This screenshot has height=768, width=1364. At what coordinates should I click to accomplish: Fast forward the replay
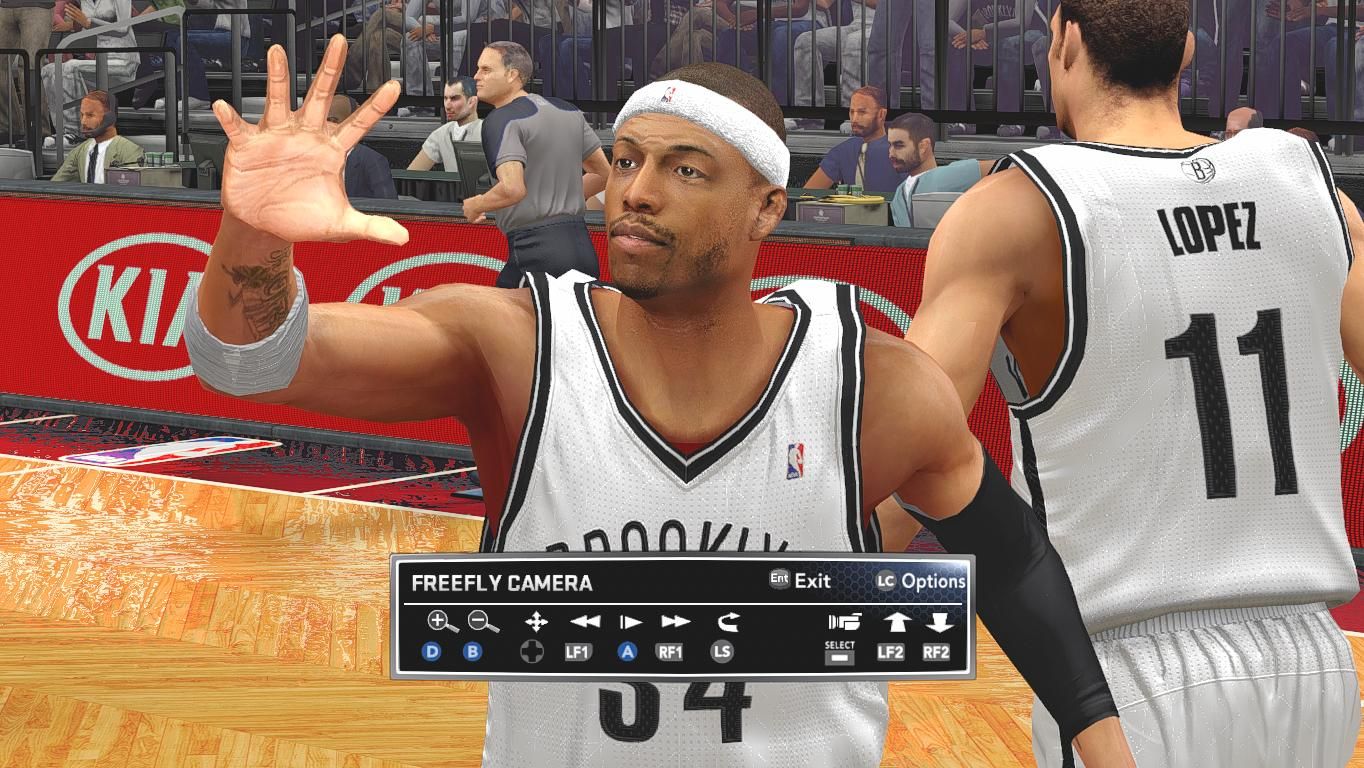[x=676, y=622]
